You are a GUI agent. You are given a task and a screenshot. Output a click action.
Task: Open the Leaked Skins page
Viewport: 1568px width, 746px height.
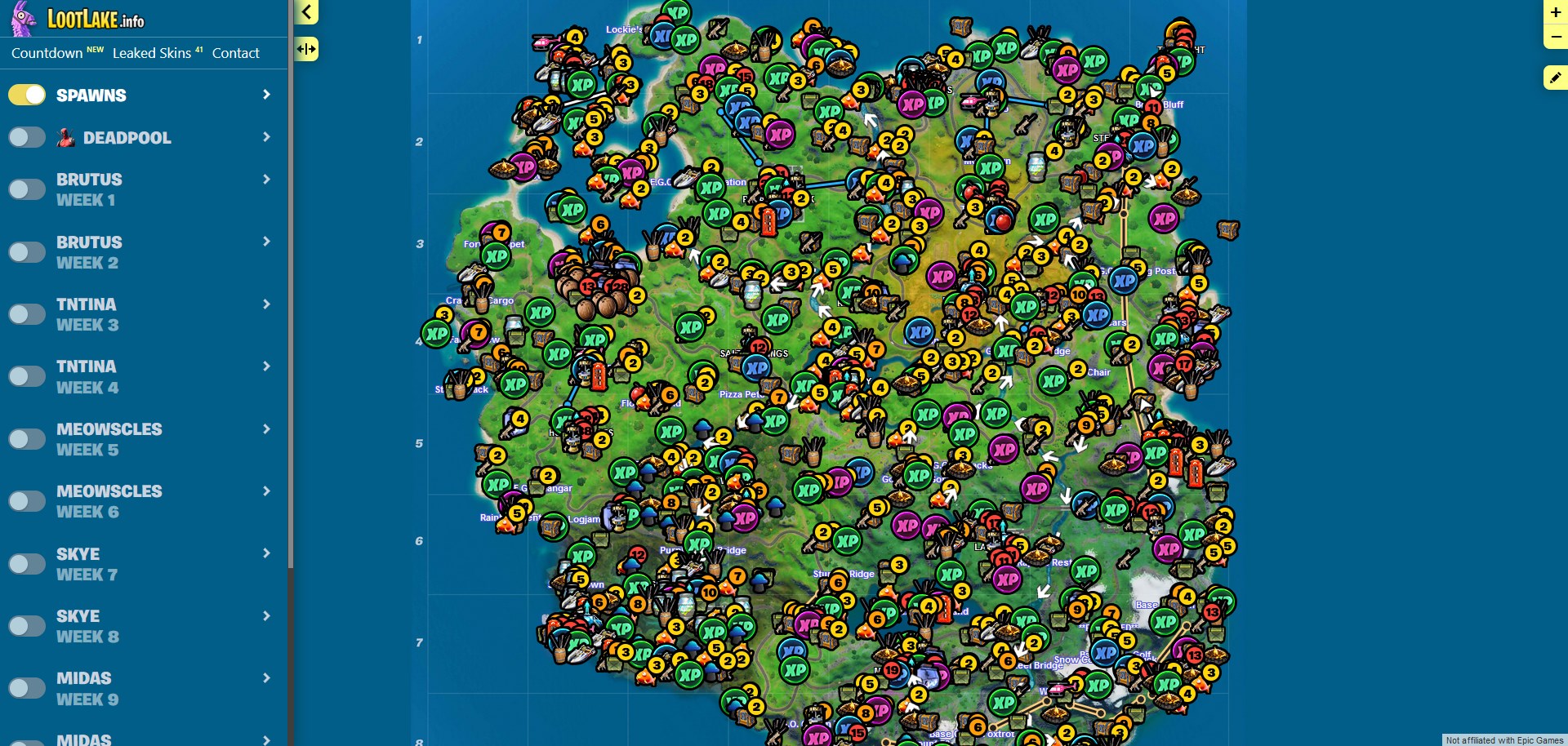pos(150,53)
